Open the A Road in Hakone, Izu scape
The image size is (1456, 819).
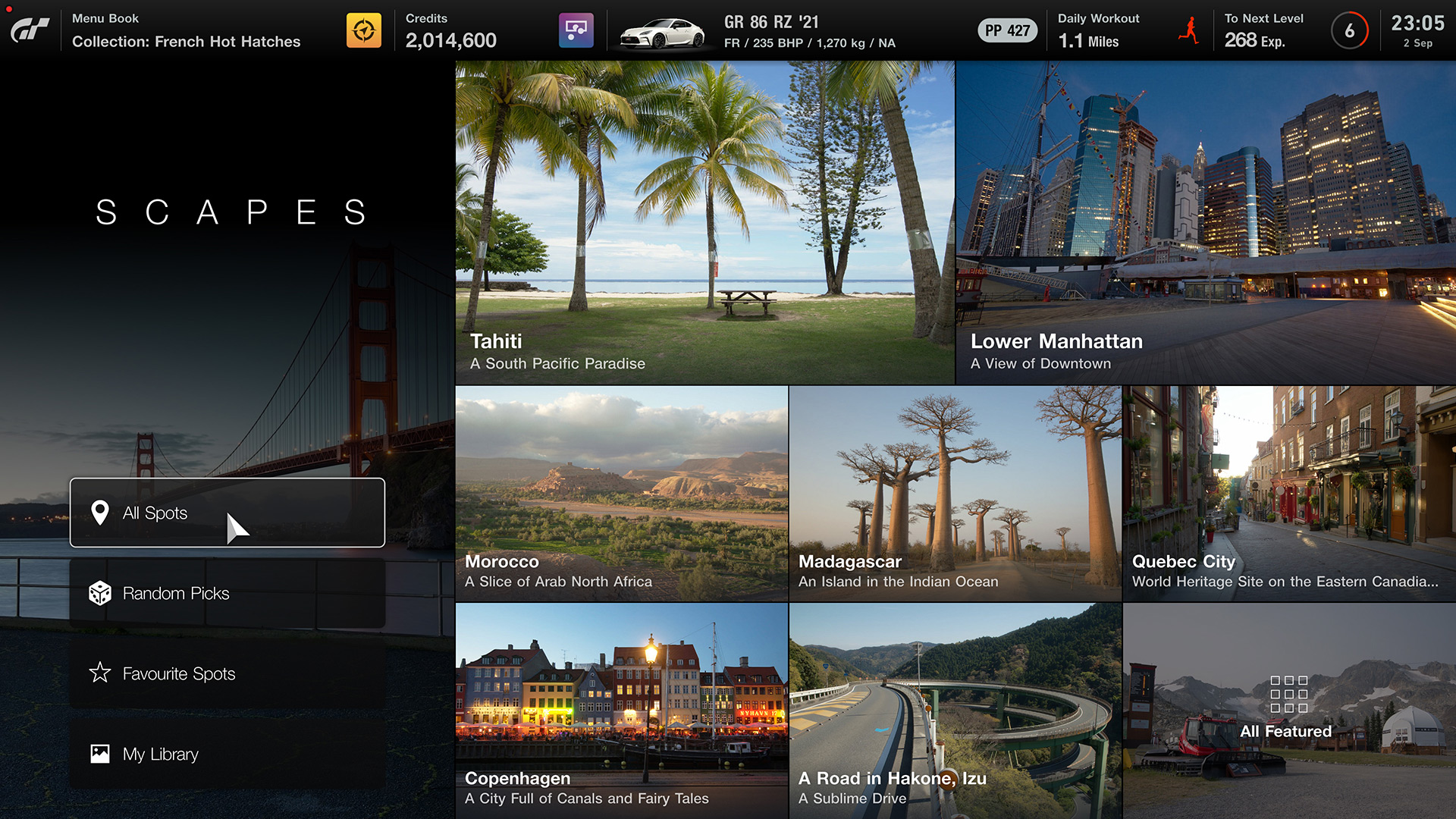[954, 709]
